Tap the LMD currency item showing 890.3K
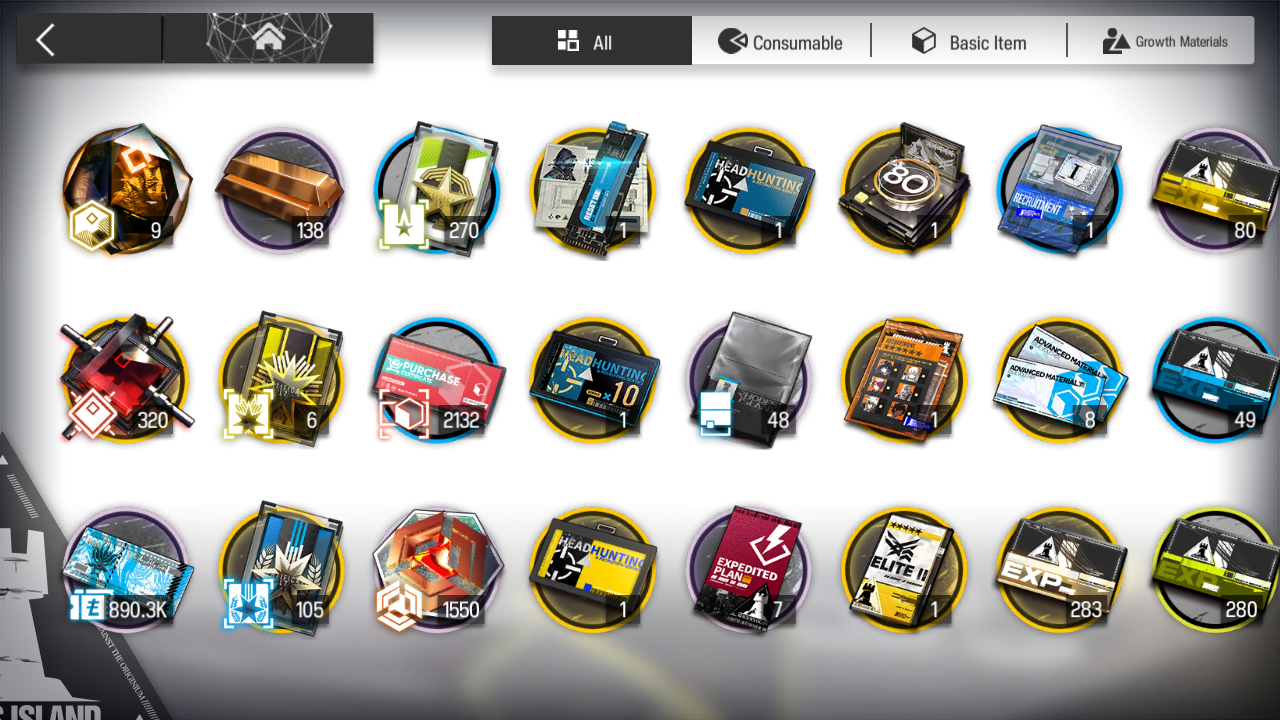Screen dimensions: 1280x720 coord(125,568)
